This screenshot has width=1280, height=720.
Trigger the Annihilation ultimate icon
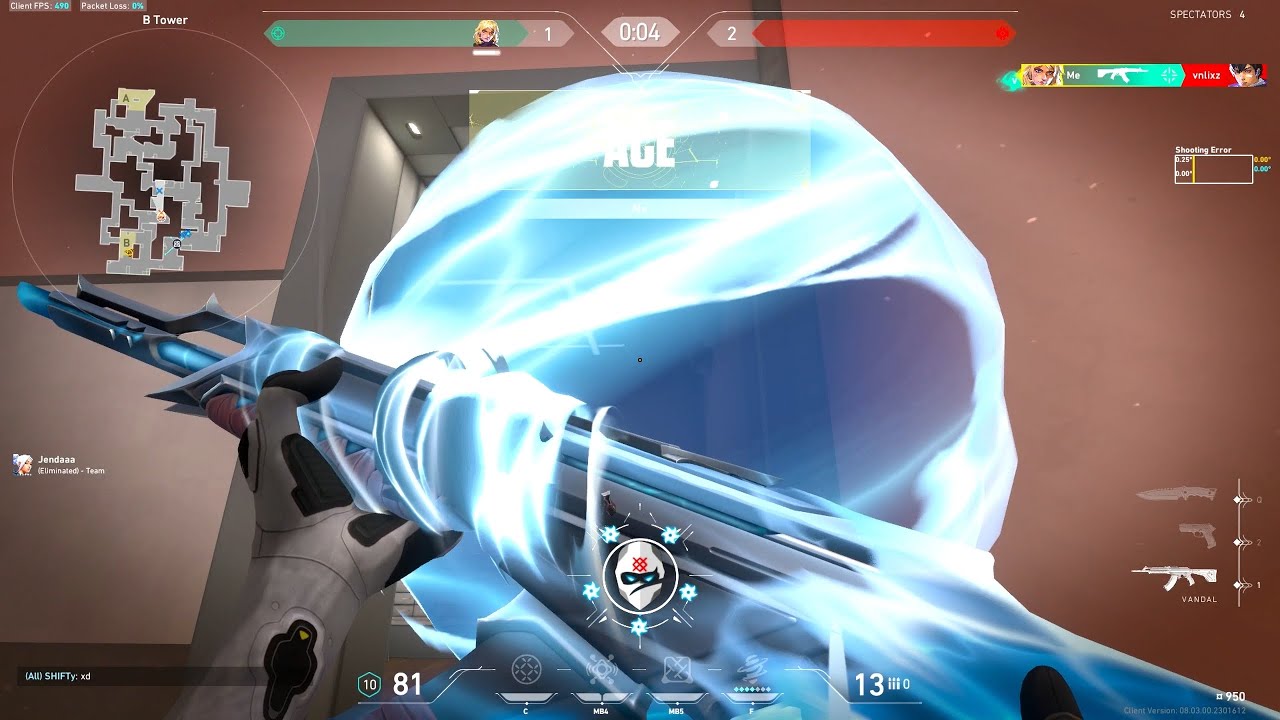click(x=750, y=669)
